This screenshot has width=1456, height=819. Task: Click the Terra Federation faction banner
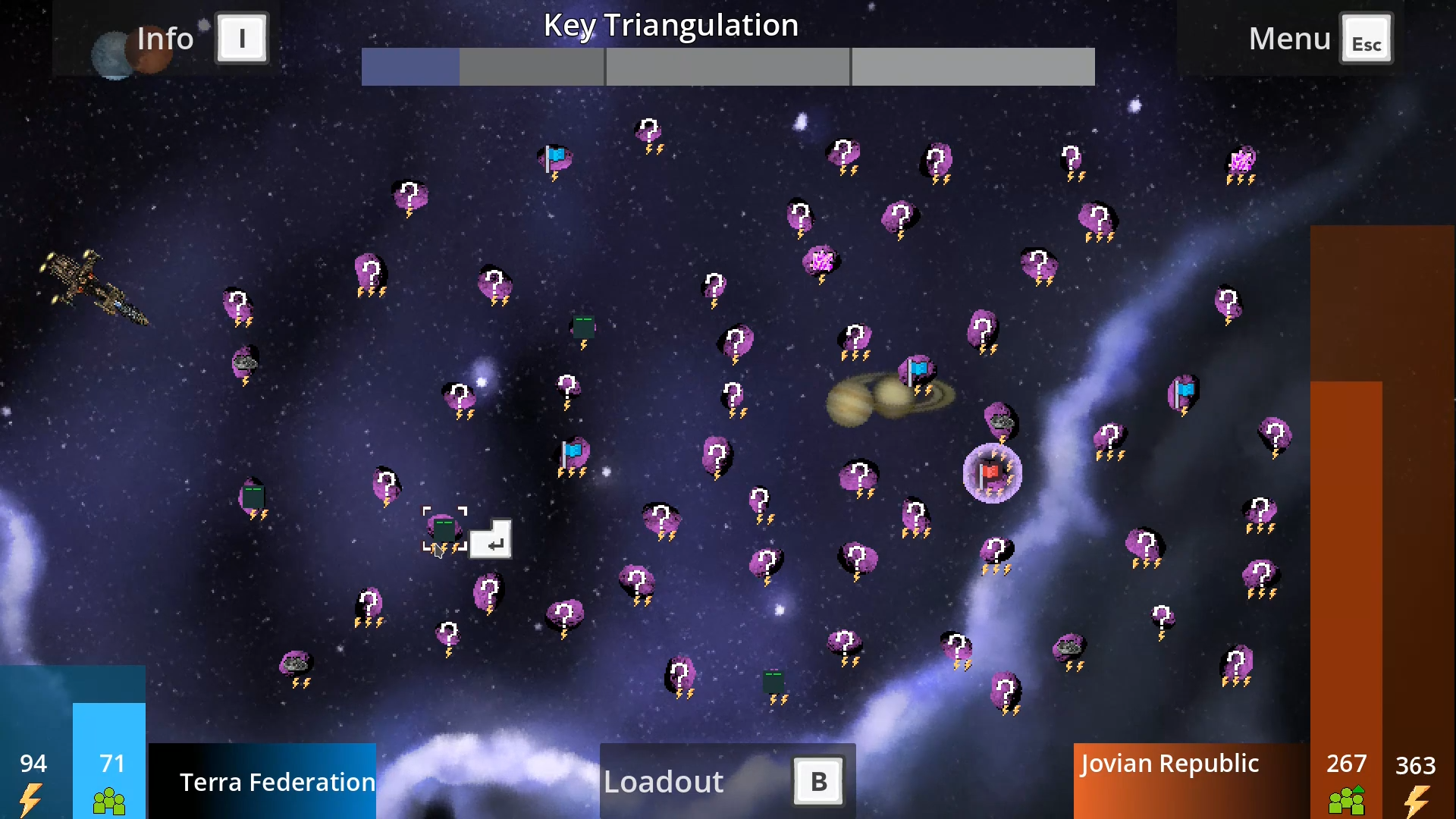277,781
